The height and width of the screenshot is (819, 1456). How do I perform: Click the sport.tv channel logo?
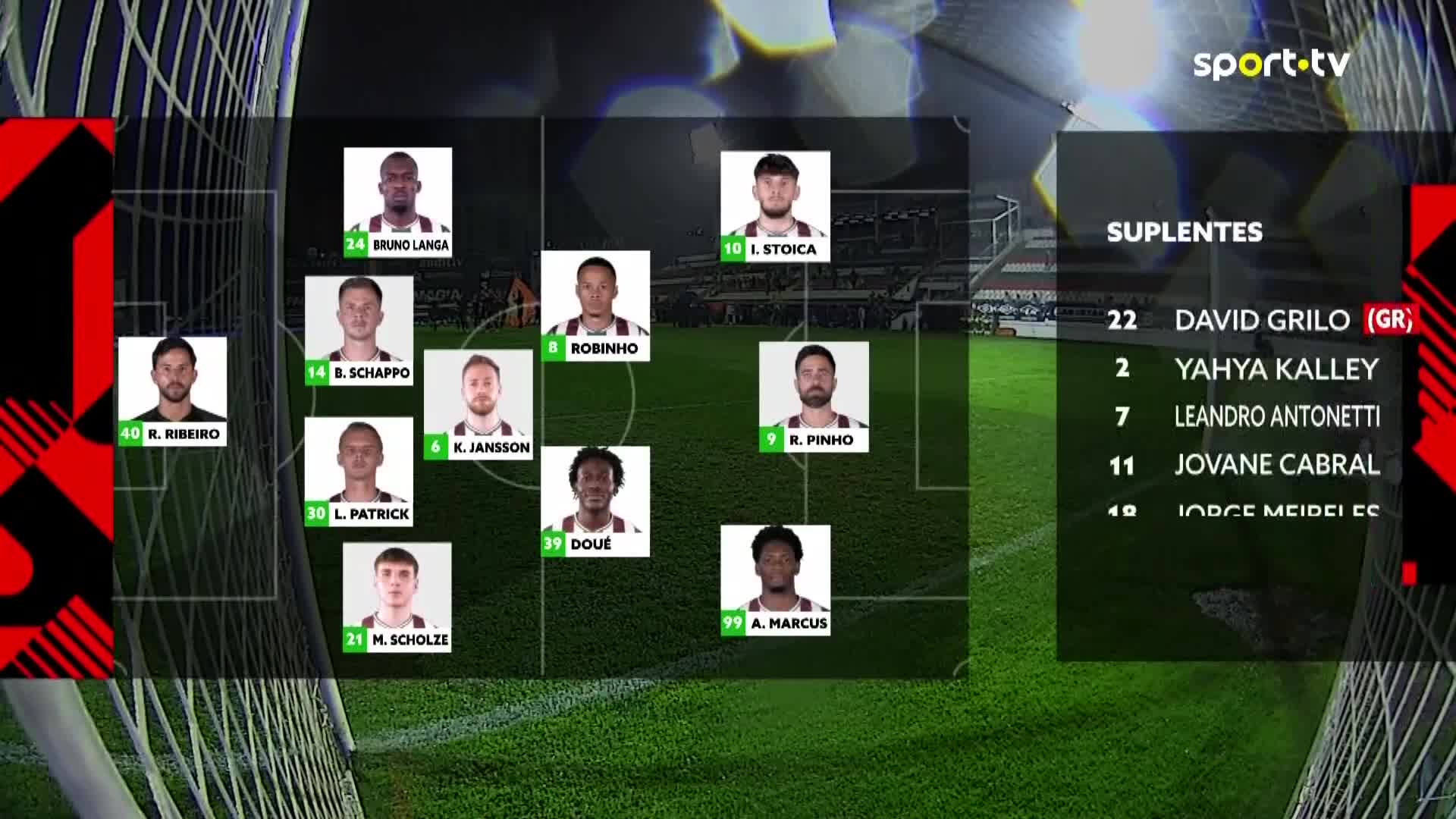pyautogui.click(x=1272, y=64)
